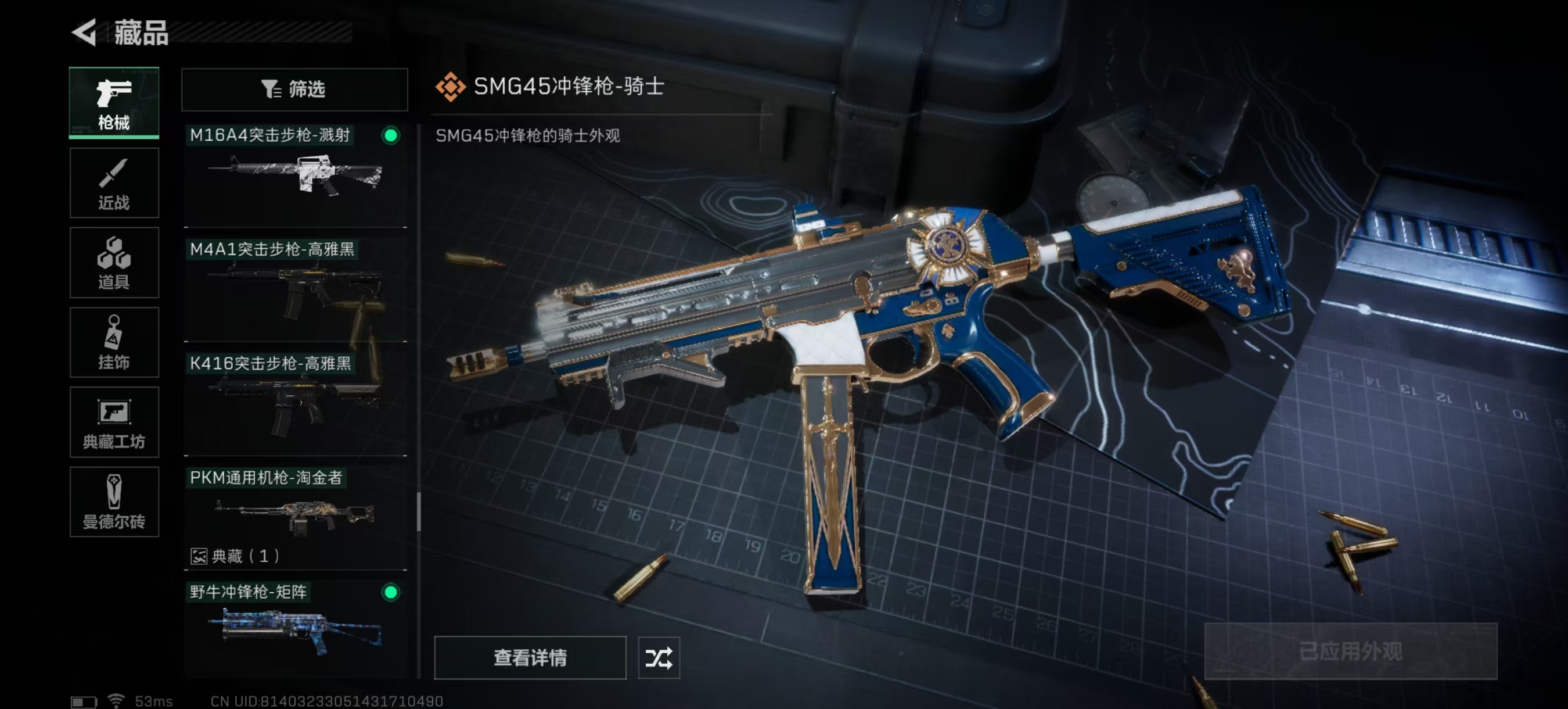Screen dimensions: 1568x709
Task: Select the M16A4突击步枪-溅射 skin
Action: coord(295,175)
